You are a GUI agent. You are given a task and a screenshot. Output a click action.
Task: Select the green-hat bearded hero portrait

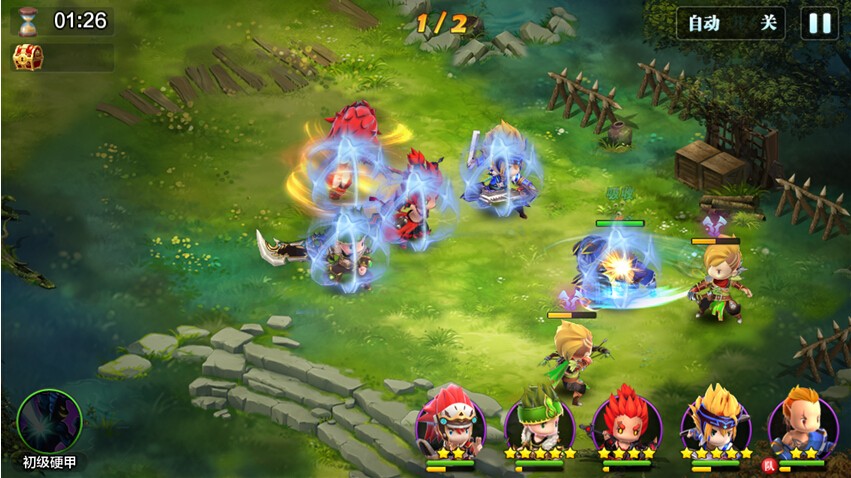[x=539, y=420]
